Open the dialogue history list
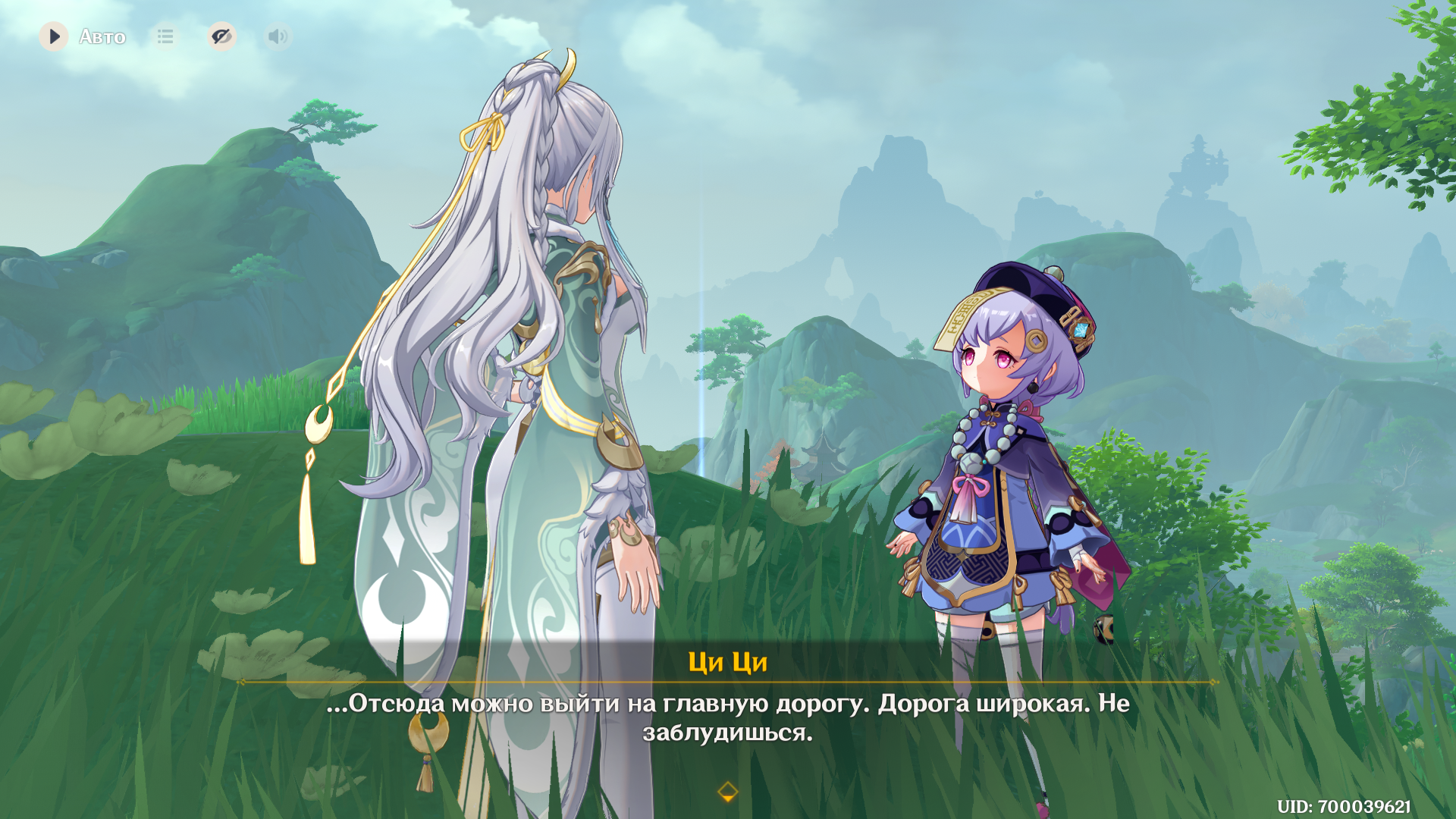 (165, 36)
